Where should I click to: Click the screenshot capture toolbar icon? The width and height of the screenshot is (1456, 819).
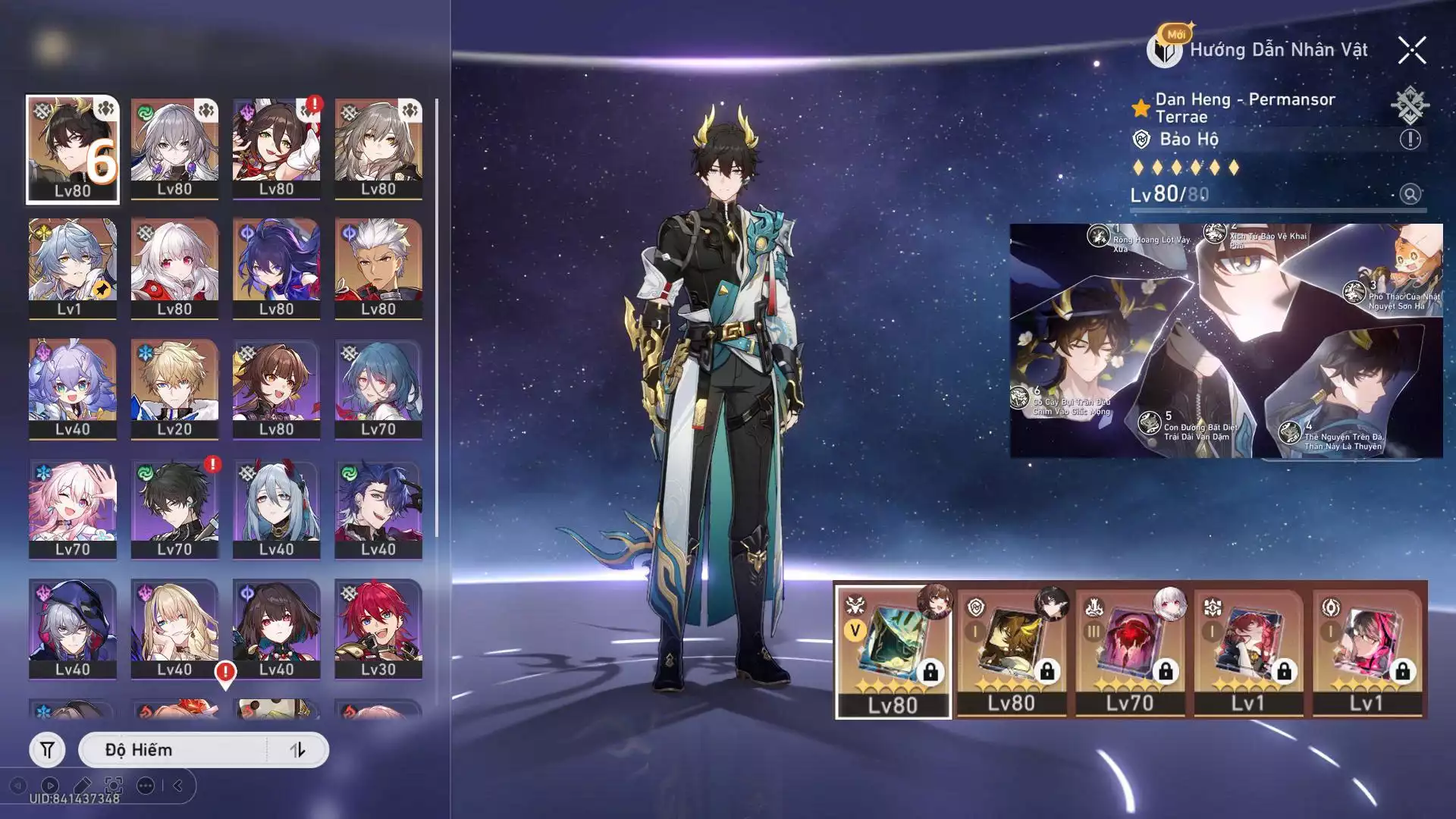point(114,786)
